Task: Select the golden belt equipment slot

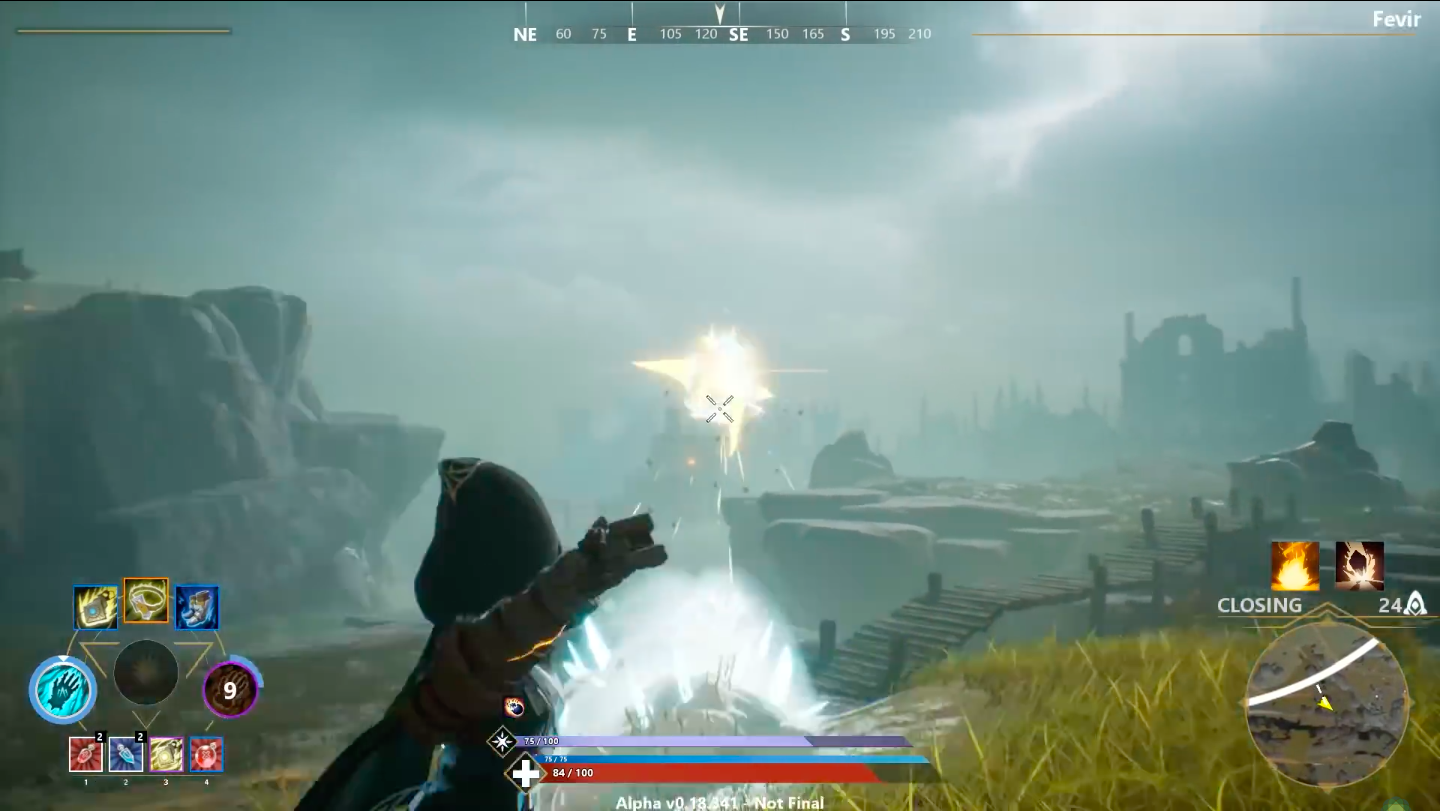Action: [146, 600]
